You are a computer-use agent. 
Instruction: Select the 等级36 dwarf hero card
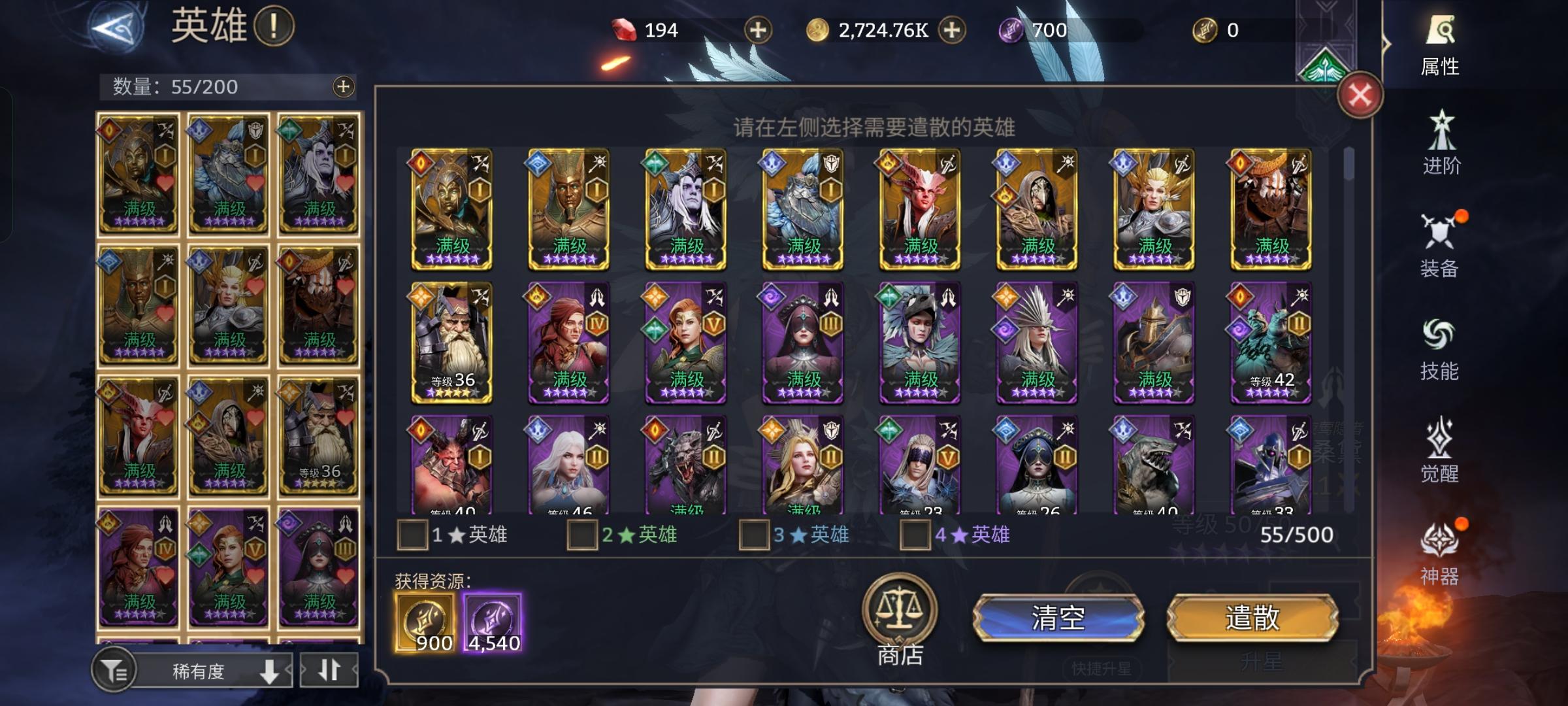tap(451, 340)
